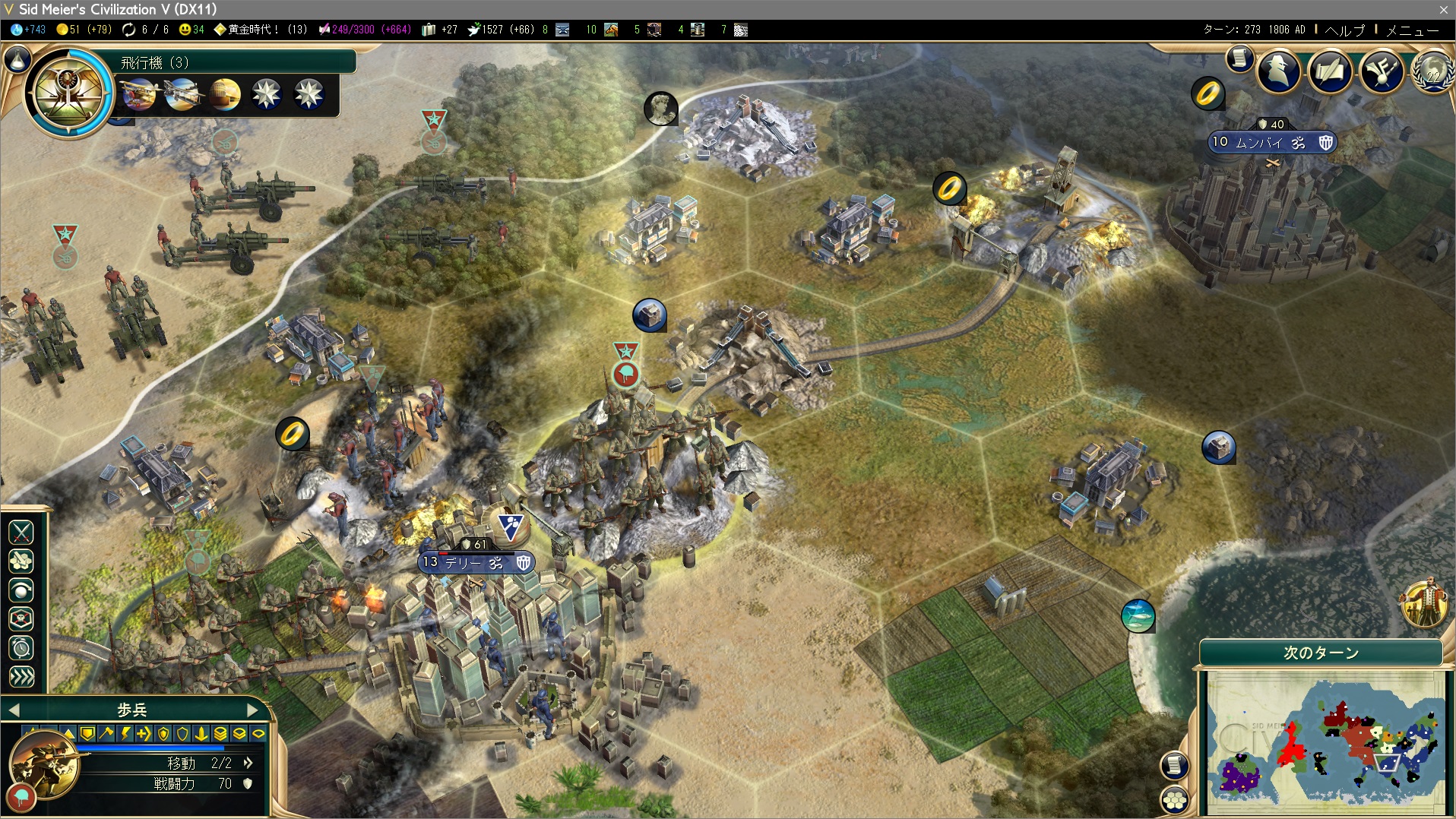Open the culture and tourism overview
Viewport: 1456px width, 819px height.
1382,71
